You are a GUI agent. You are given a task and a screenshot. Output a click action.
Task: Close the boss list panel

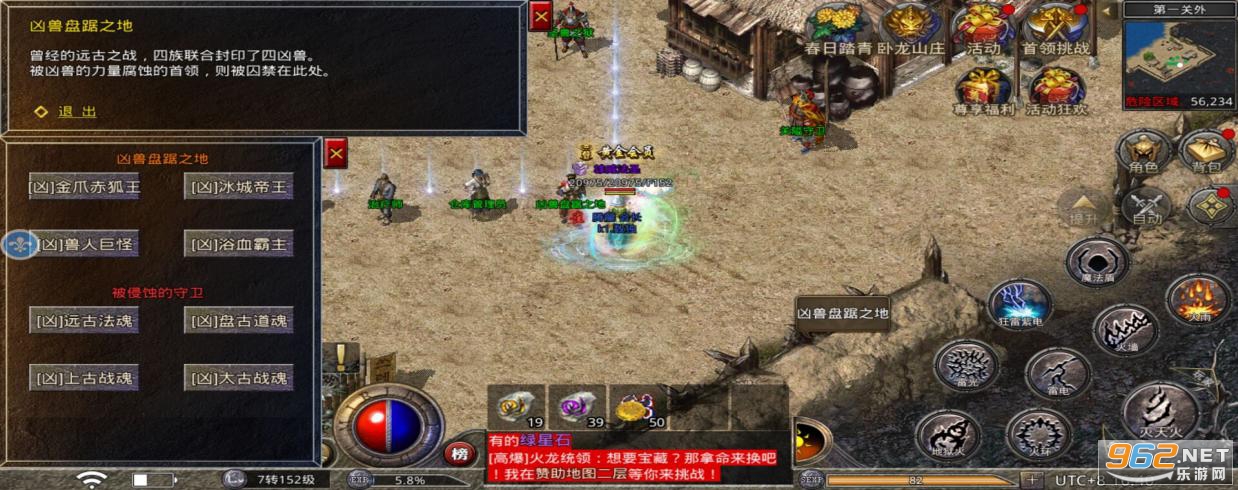336,153
